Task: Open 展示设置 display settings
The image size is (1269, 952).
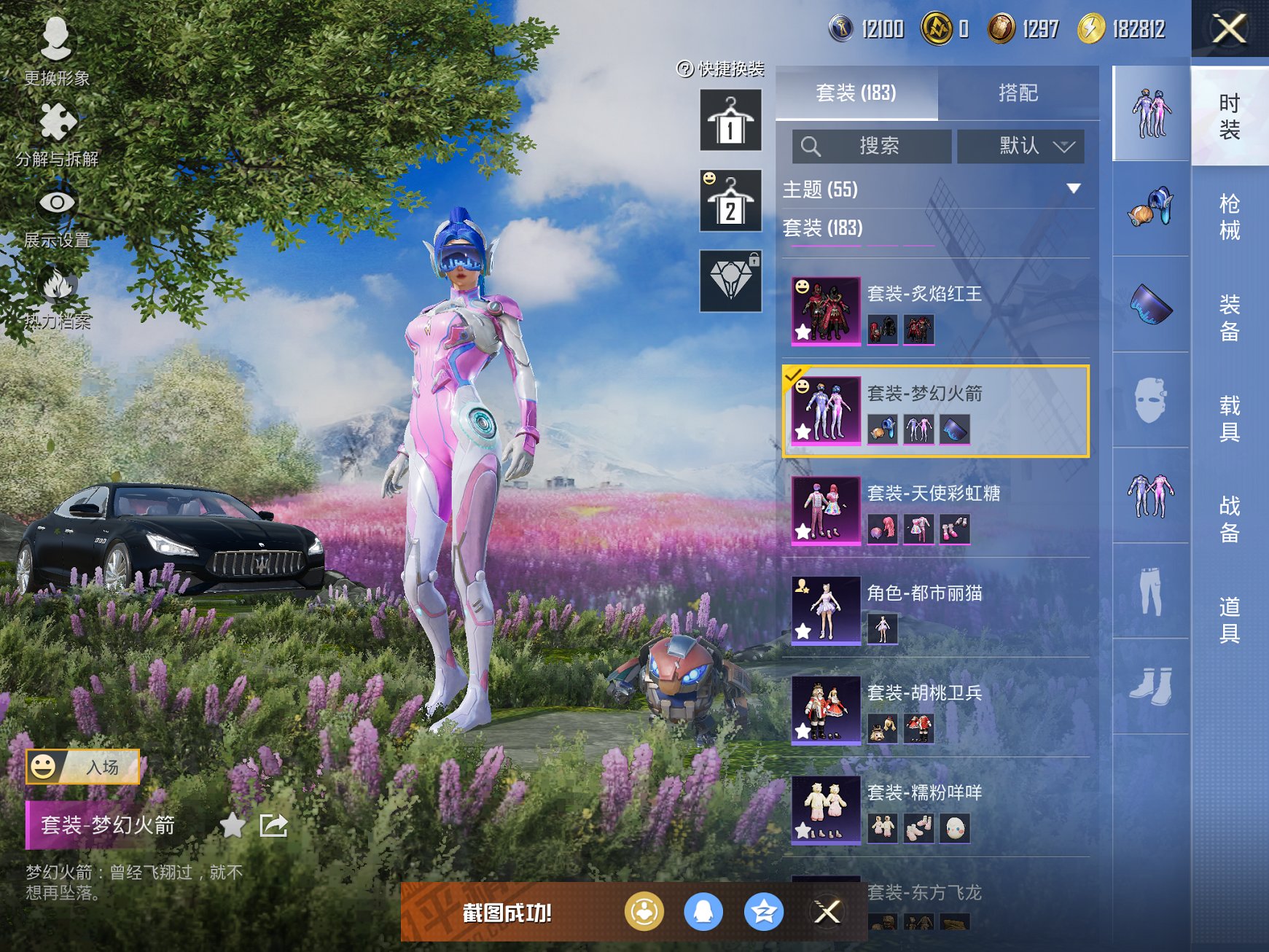Action: [57, 214]
